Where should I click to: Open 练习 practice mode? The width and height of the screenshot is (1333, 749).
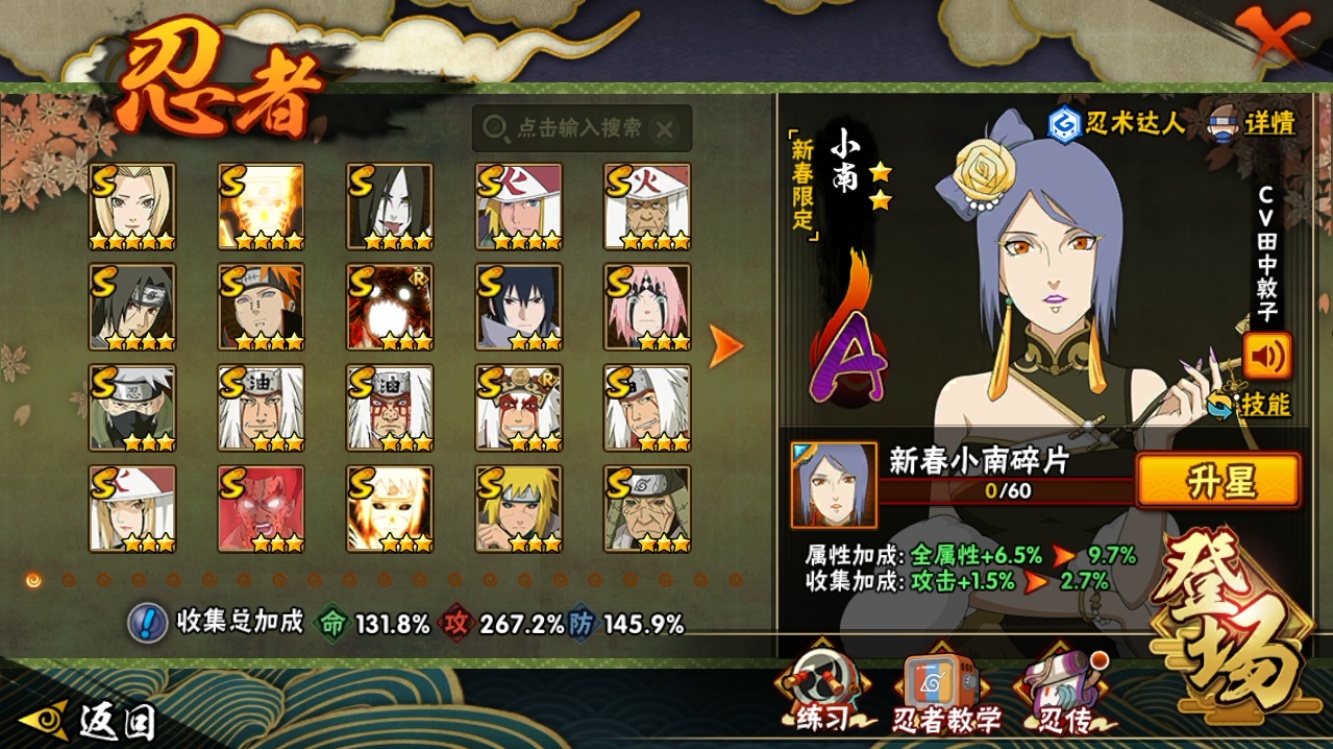tap(824, 694)
